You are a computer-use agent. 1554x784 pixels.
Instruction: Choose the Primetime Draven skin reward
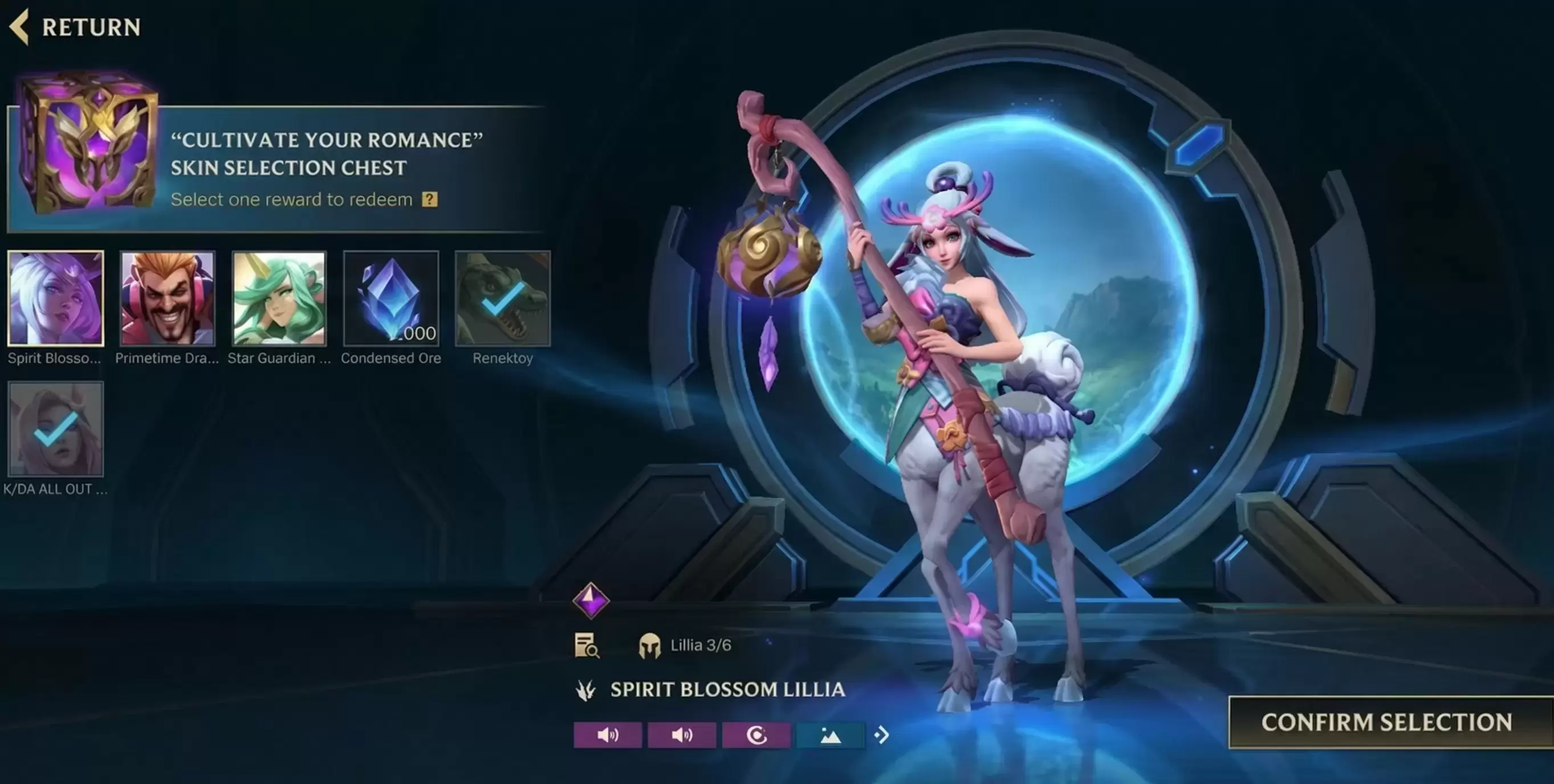(x=167, y=299)
